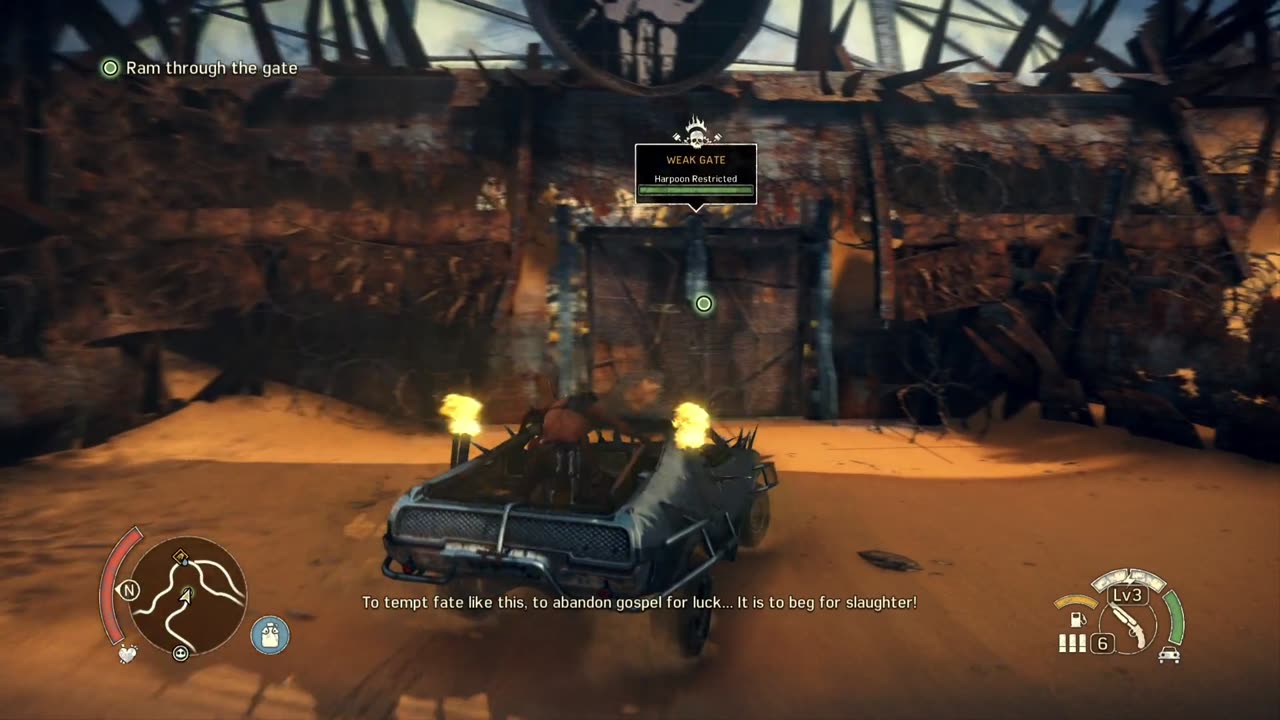Image resolution: width=1280 pixels, height=720 pixels.
Task: Select the Weak Gate target label
Action: coord(696,173)
